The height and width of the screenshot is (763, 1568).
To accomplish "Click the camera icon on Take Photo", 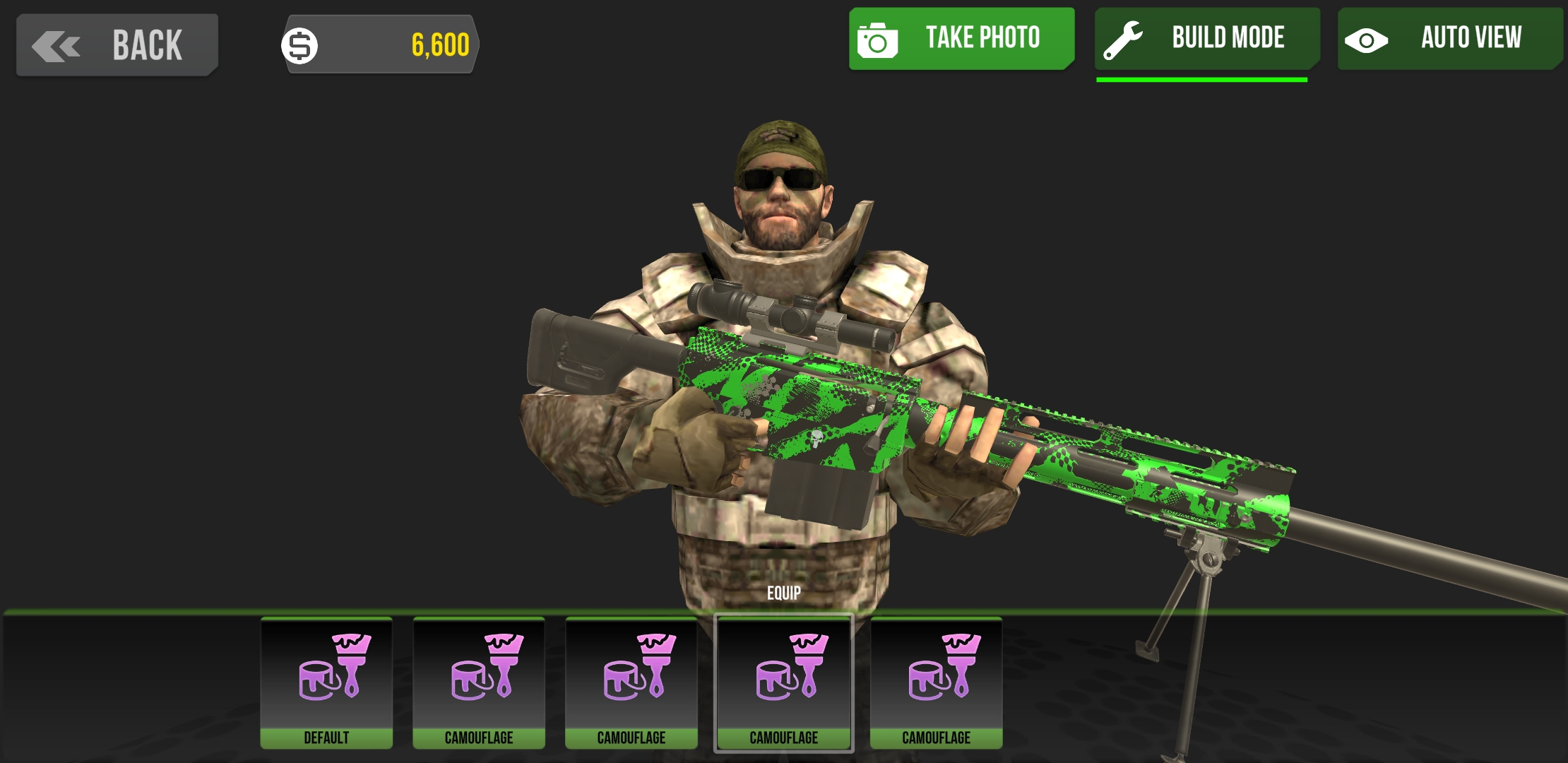I will point(878,37).
